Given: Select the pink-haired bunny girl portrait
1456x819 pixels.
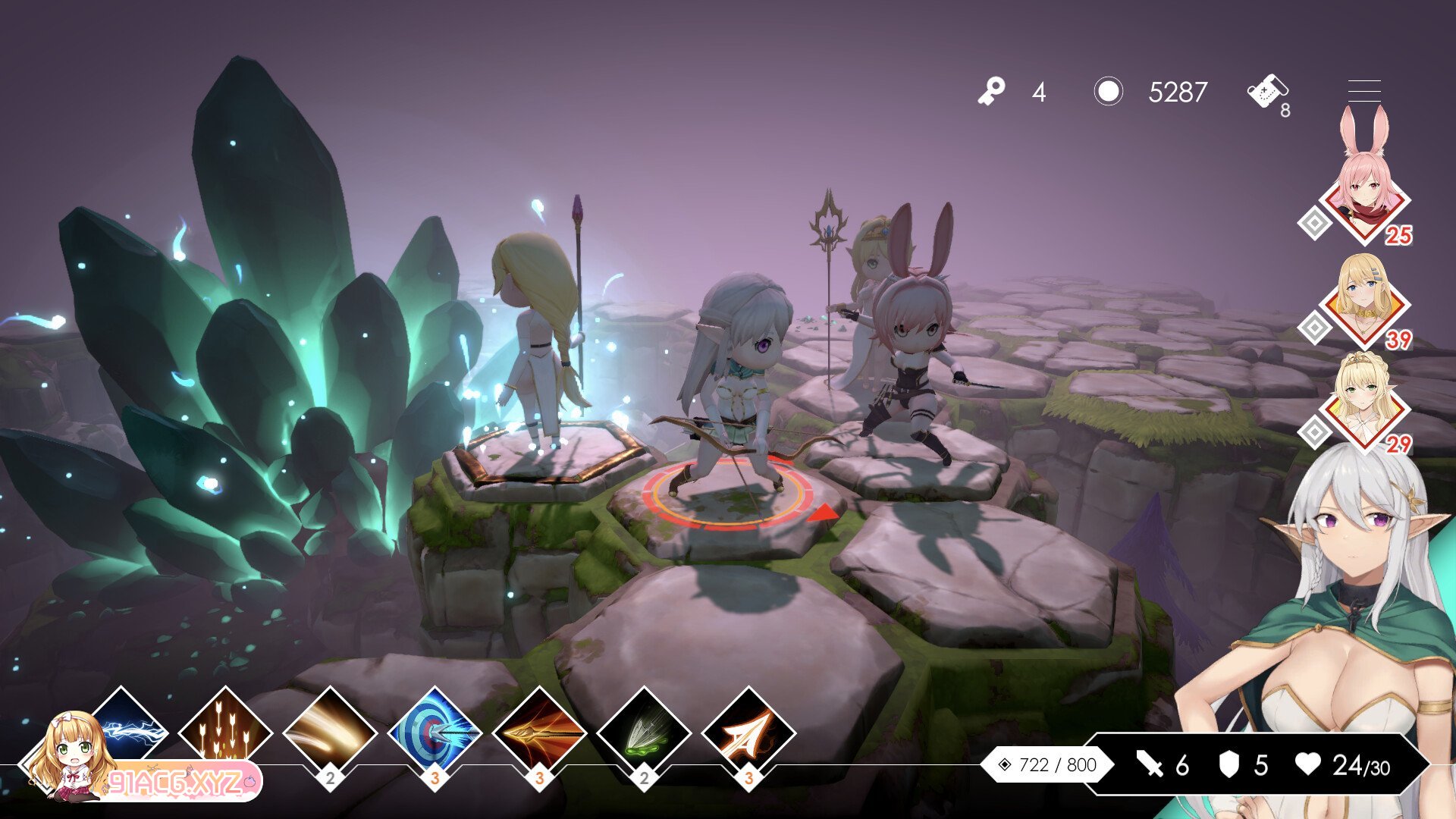Looking at the screenshot, I should (x=1364, y=199).
